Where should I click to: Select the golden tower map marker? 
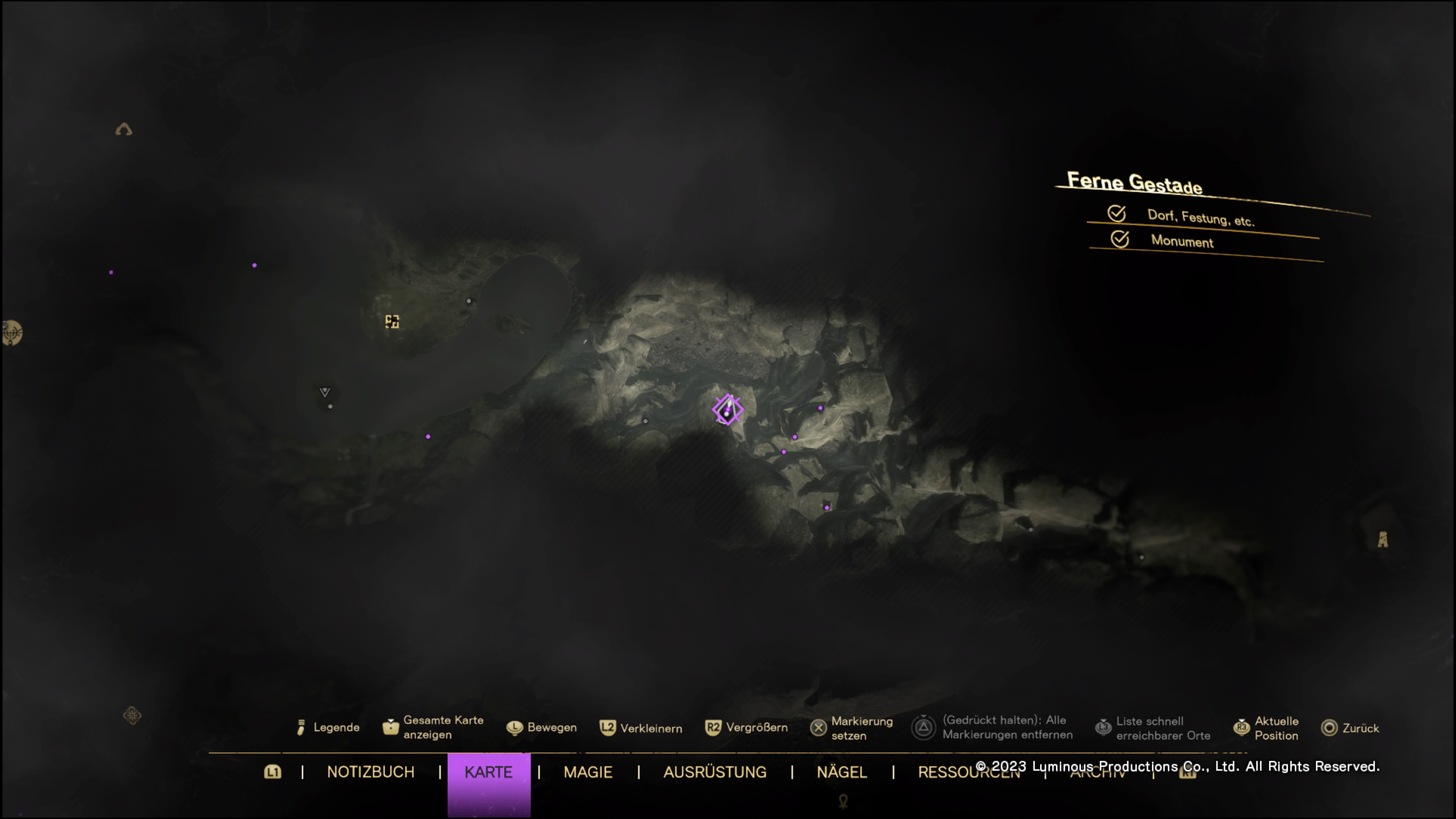[x=1382, y=539]
